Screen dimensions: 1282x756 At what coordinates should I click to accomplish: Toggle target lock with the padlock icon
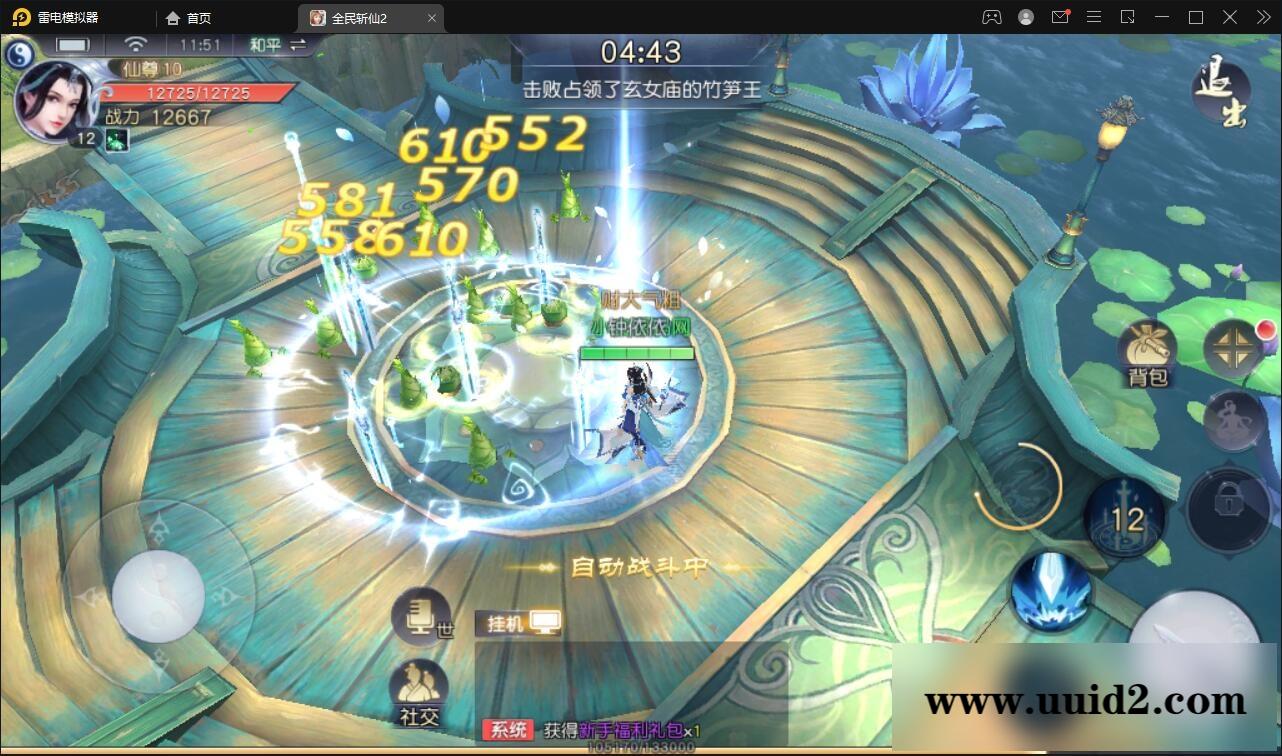(x=1231, y=510)
